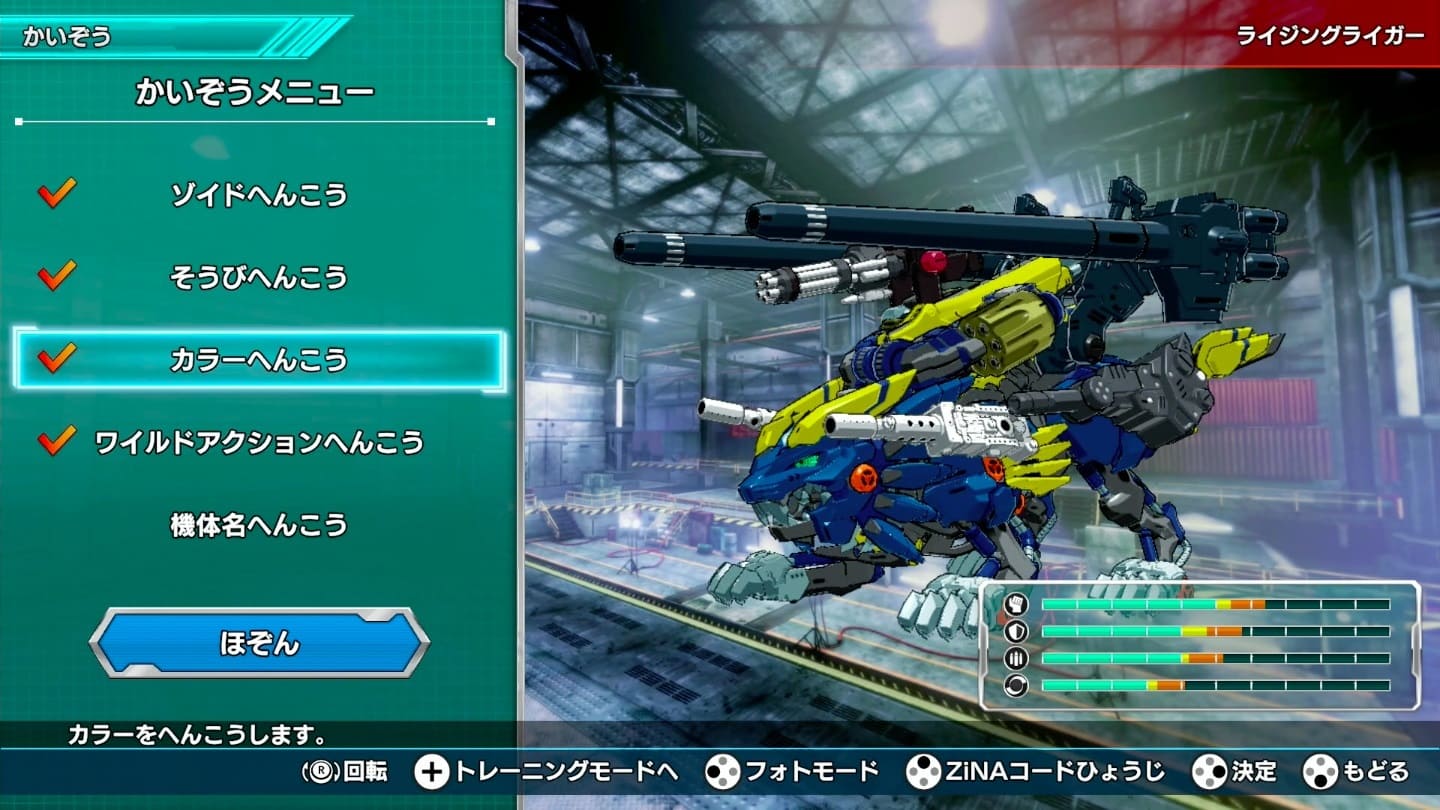The image size is (1440, 810).
Task: Open the そうびへんこう equipment option
Action: pos(259,277)
